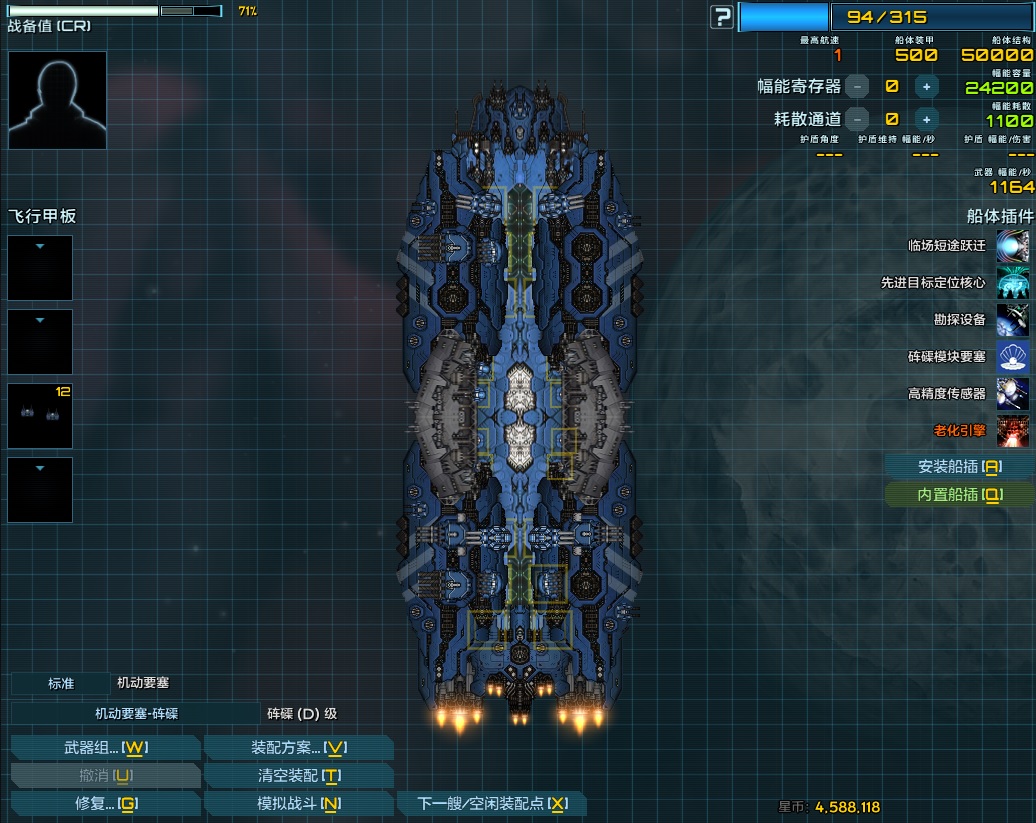1036x823 pixels.
Task: Open the loadout variants menu
Action: pos(298,748)
